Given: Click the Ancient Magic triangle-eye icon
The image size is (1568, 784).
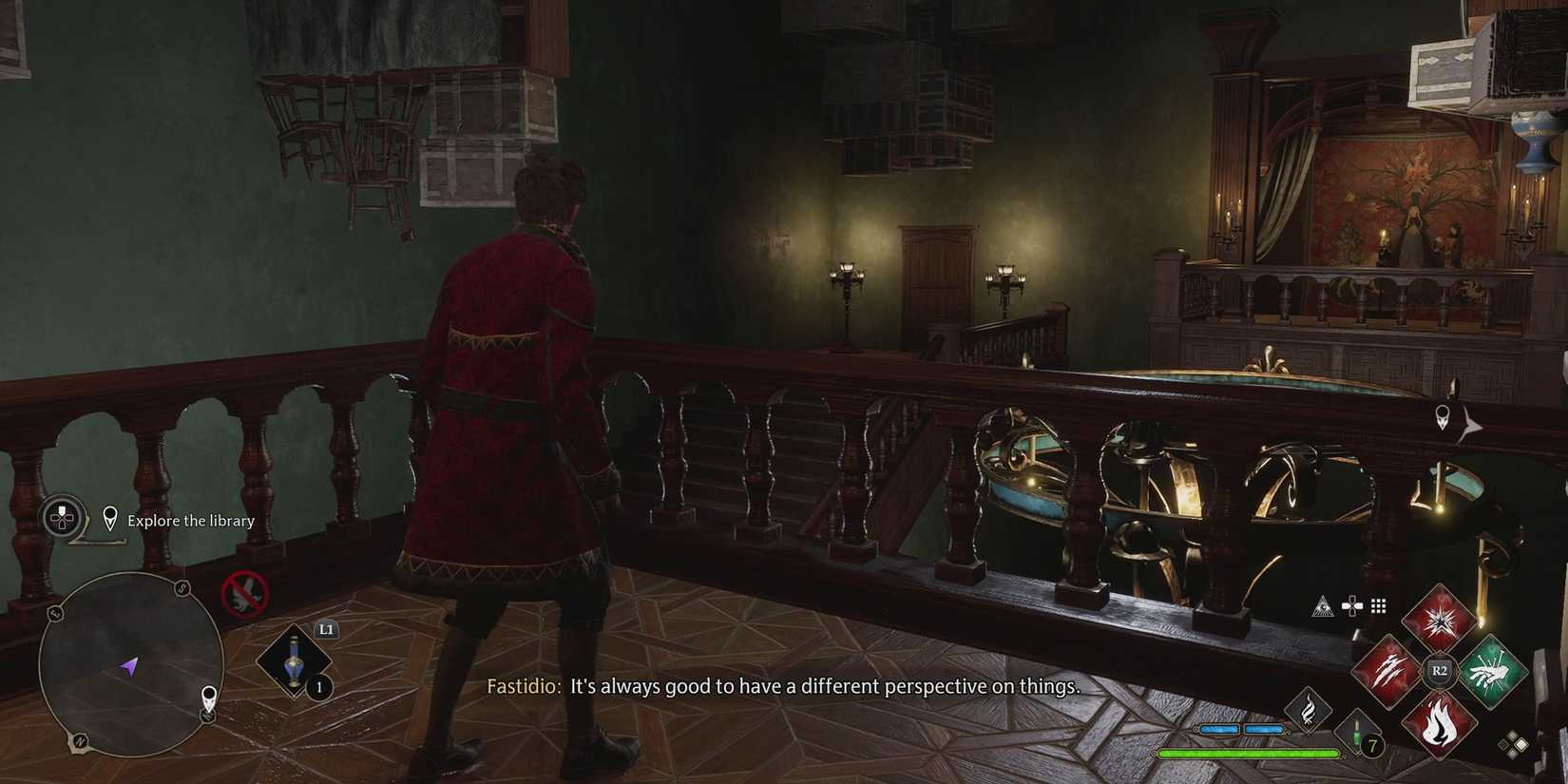Looking at the screenshot, I should tap(1323, 606).
